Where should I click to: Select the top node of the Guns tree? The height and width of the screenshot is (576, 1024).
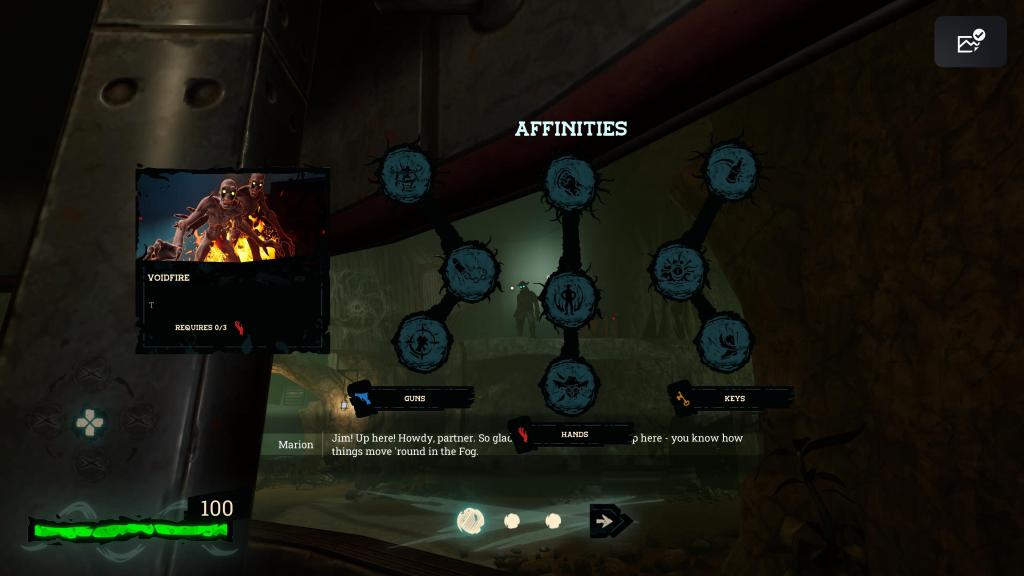pyautogui.click(x=406, y=175)
